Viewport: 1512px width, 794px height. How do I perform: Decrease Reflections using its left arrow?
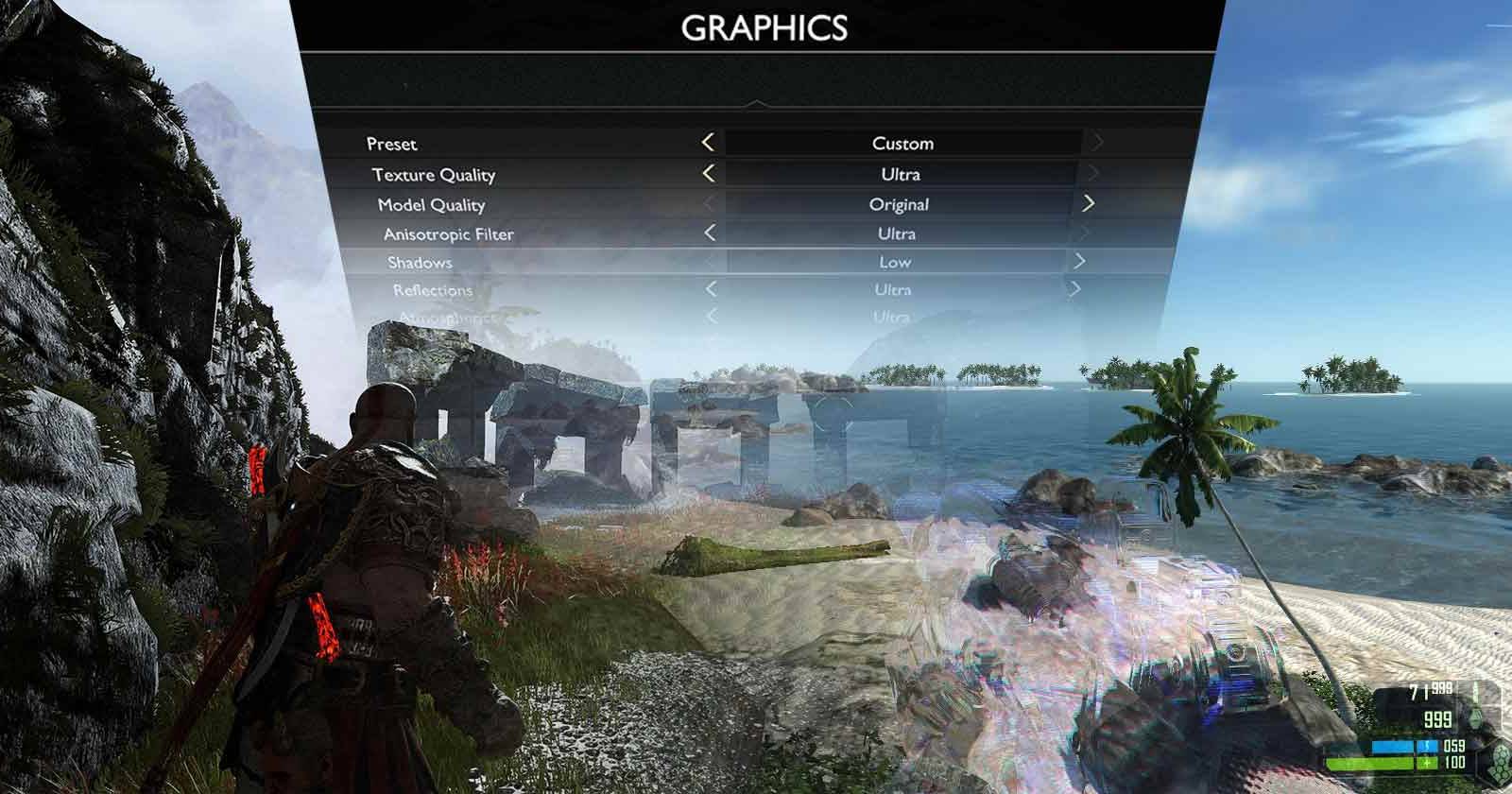(710, 290)
